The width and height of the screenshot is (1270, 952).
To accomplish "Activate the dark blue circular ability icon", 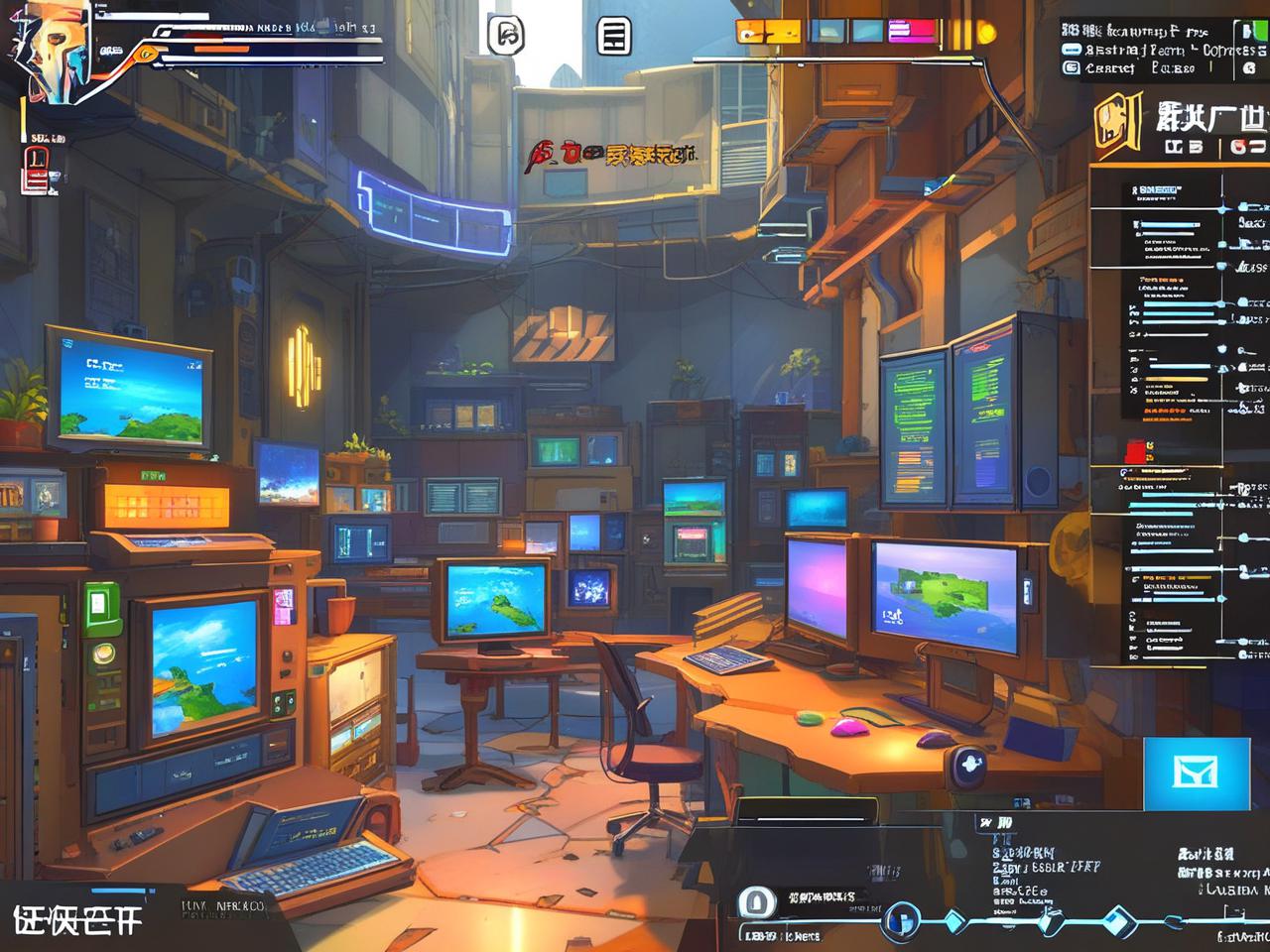I will coord(900,920).
